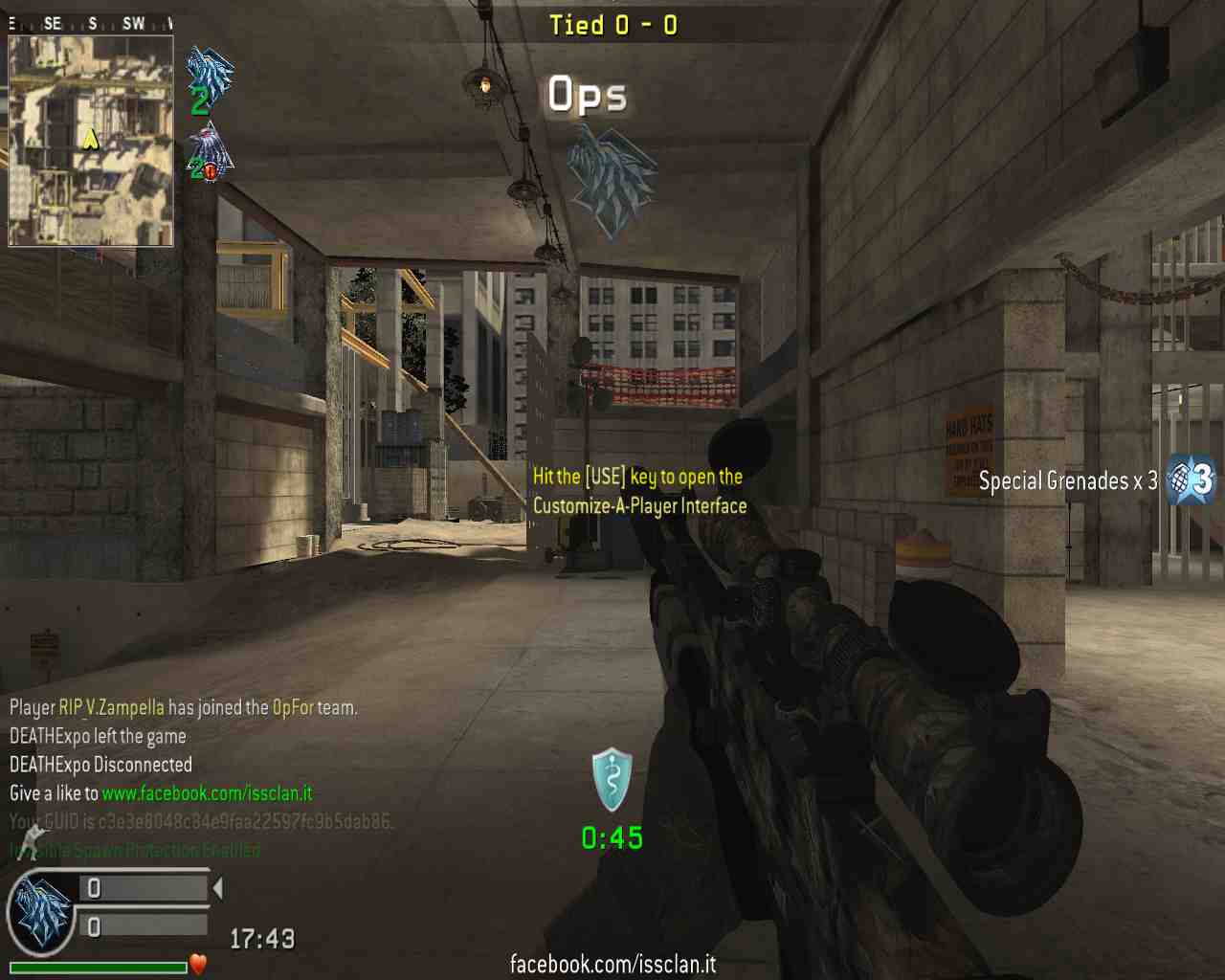Click the red heart health icon

point(198,965)
